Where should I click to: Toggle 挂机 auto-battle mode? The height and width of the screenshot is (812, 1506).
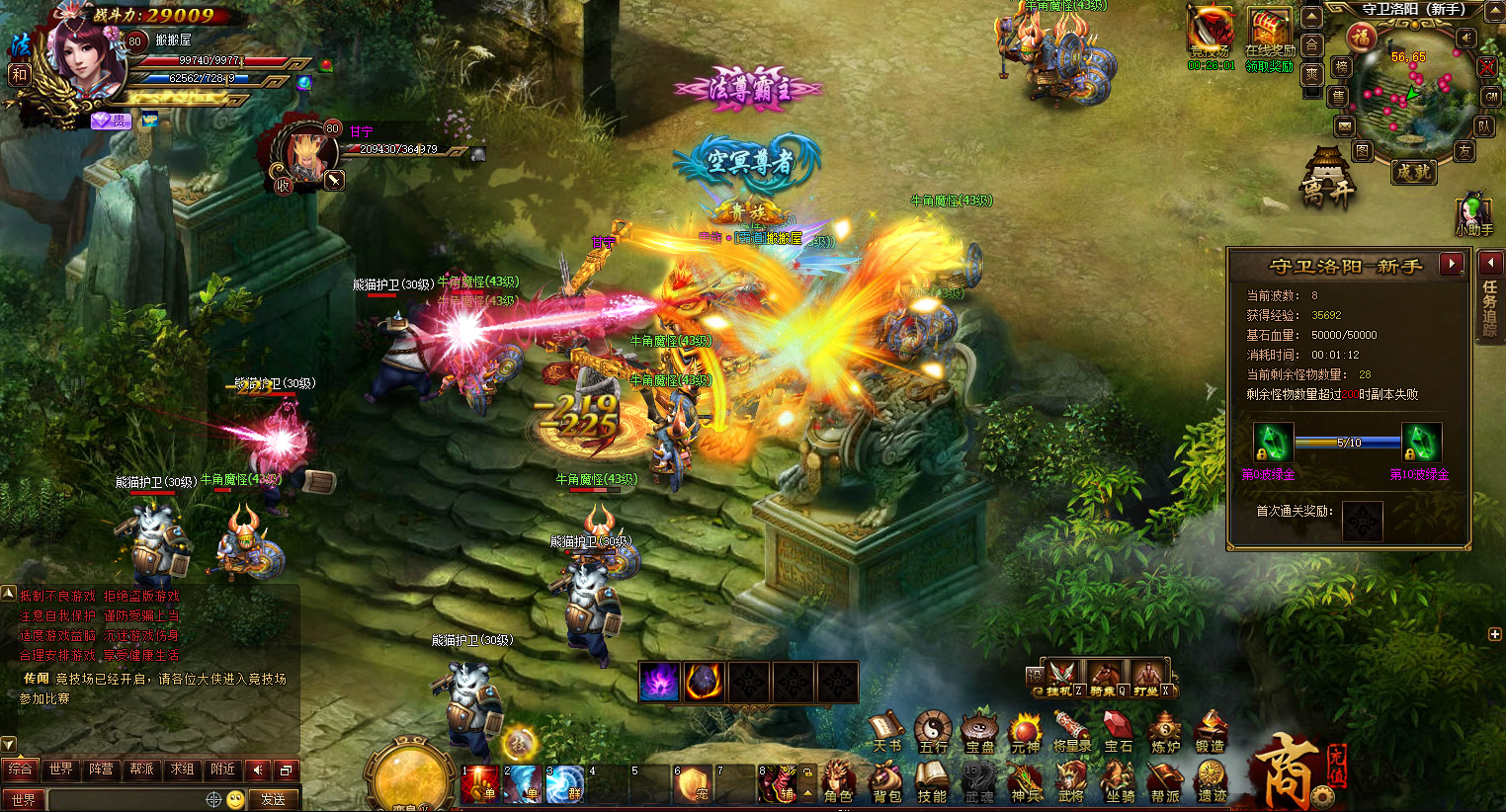point(1062,679)
